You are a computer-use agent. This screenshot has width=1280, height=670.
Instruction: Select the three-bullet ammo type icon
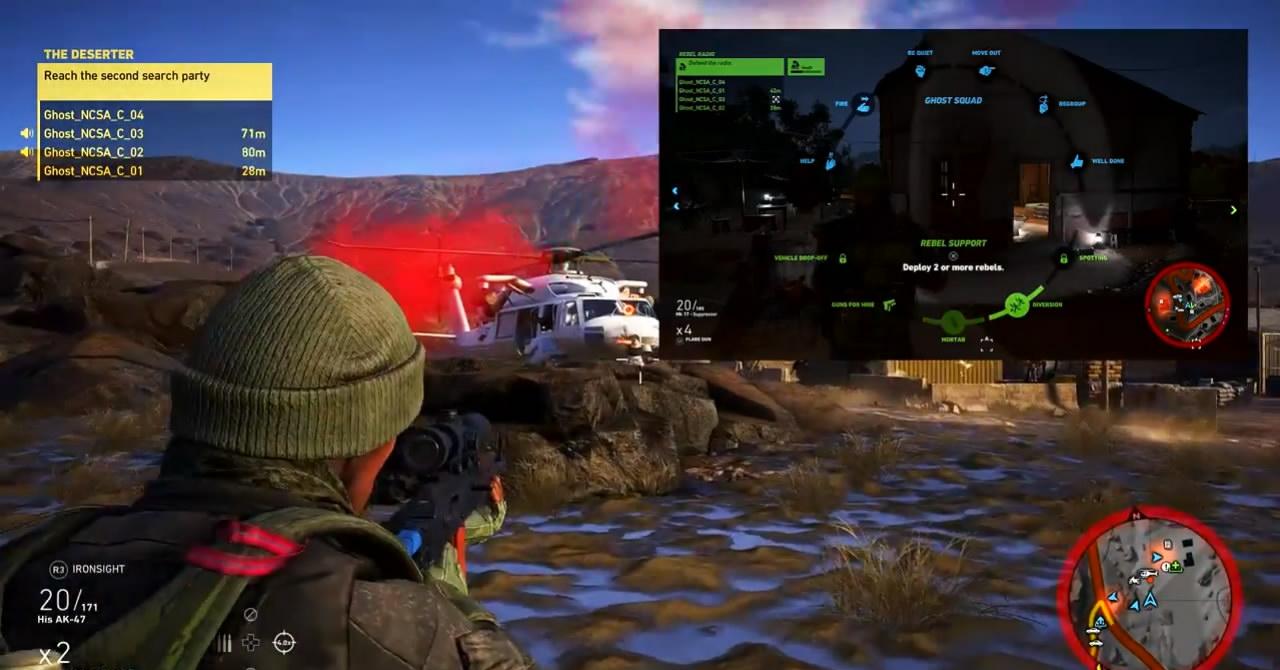tap(224, 642)
